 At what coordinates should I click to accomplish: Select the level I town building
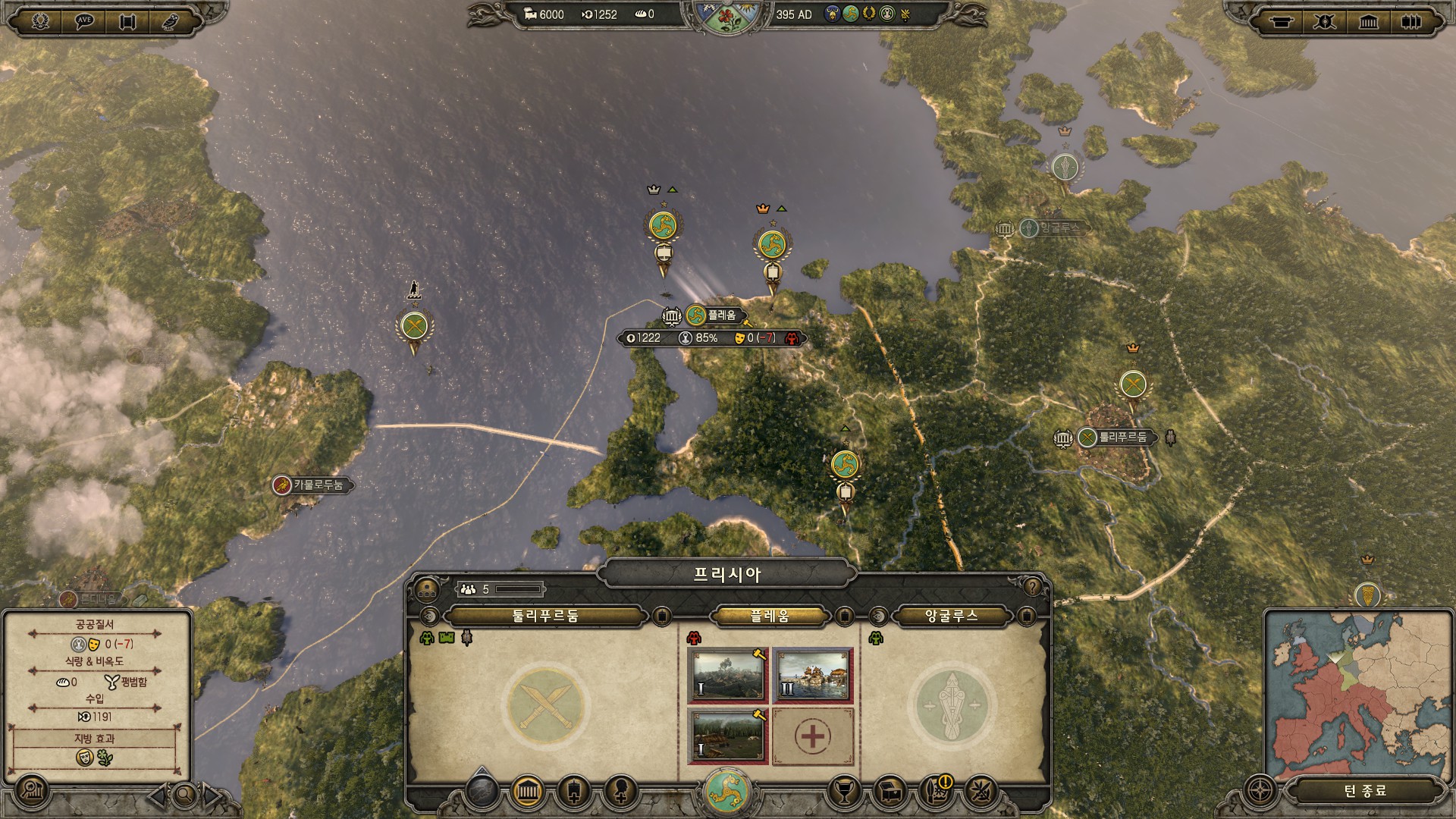[728, 675]
